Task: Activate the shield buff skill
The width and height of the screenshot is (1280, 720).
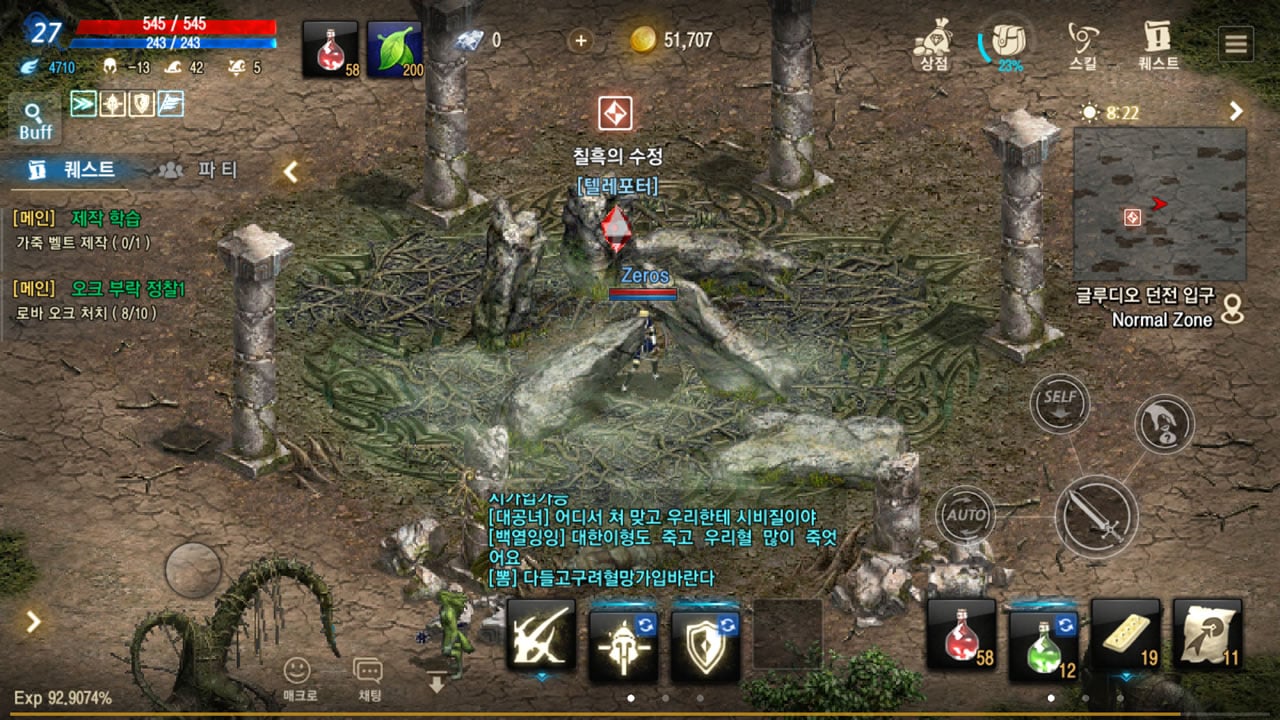Action: (x=705, y=635)
